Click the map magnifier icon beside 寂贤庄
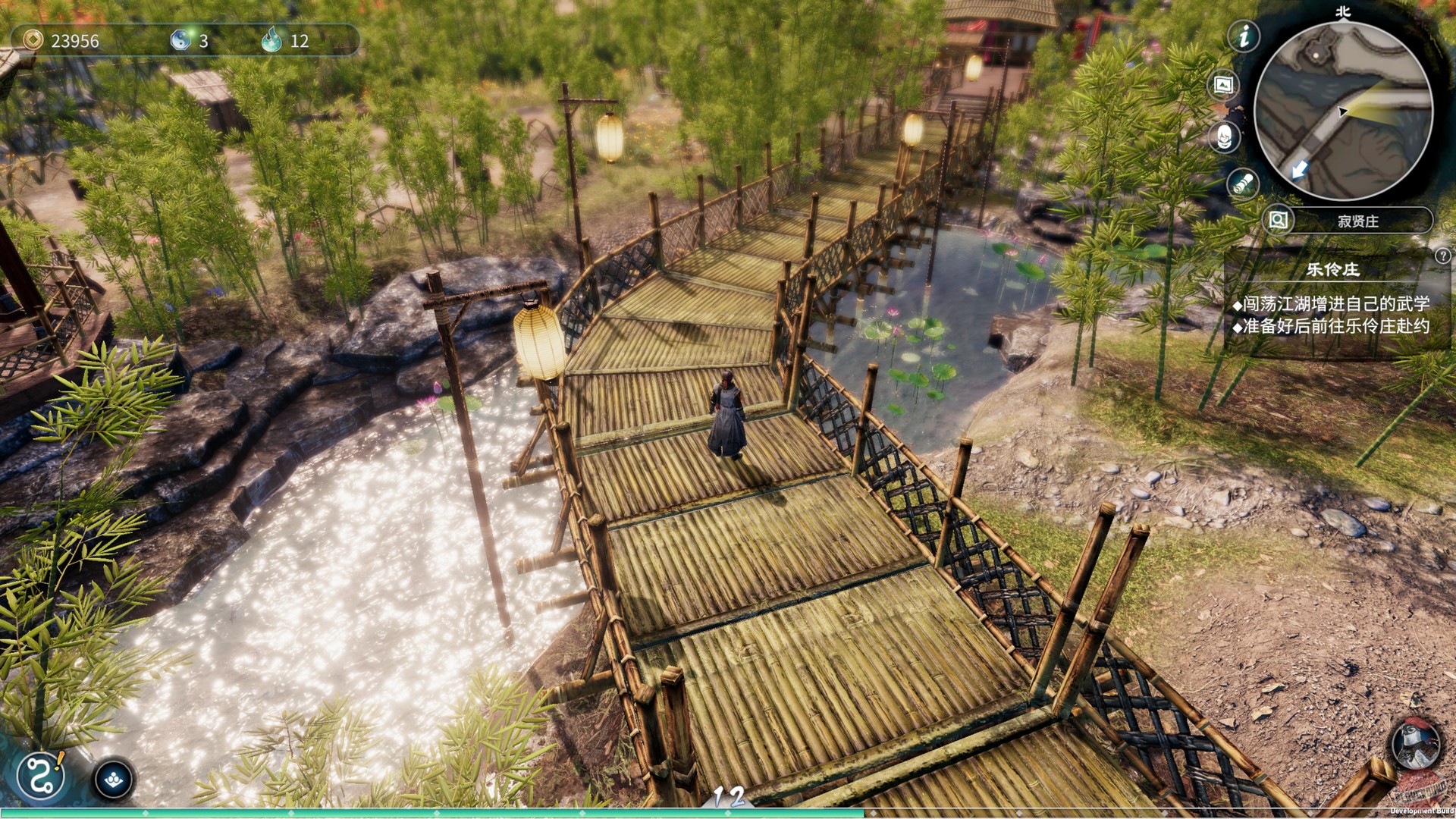The image size is (1456, 819). coord(1277,221)
